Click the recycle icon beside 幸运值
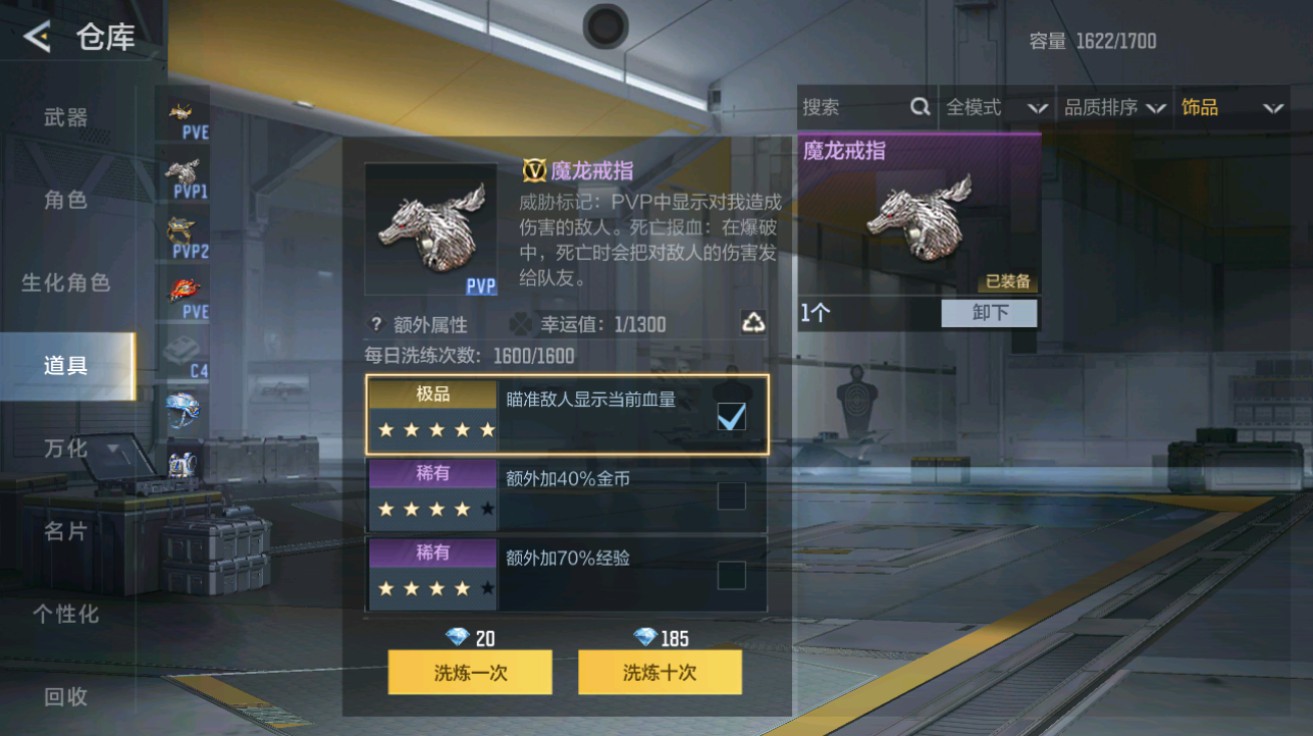The image size is (1313, 736). click(x=757, y=322)
